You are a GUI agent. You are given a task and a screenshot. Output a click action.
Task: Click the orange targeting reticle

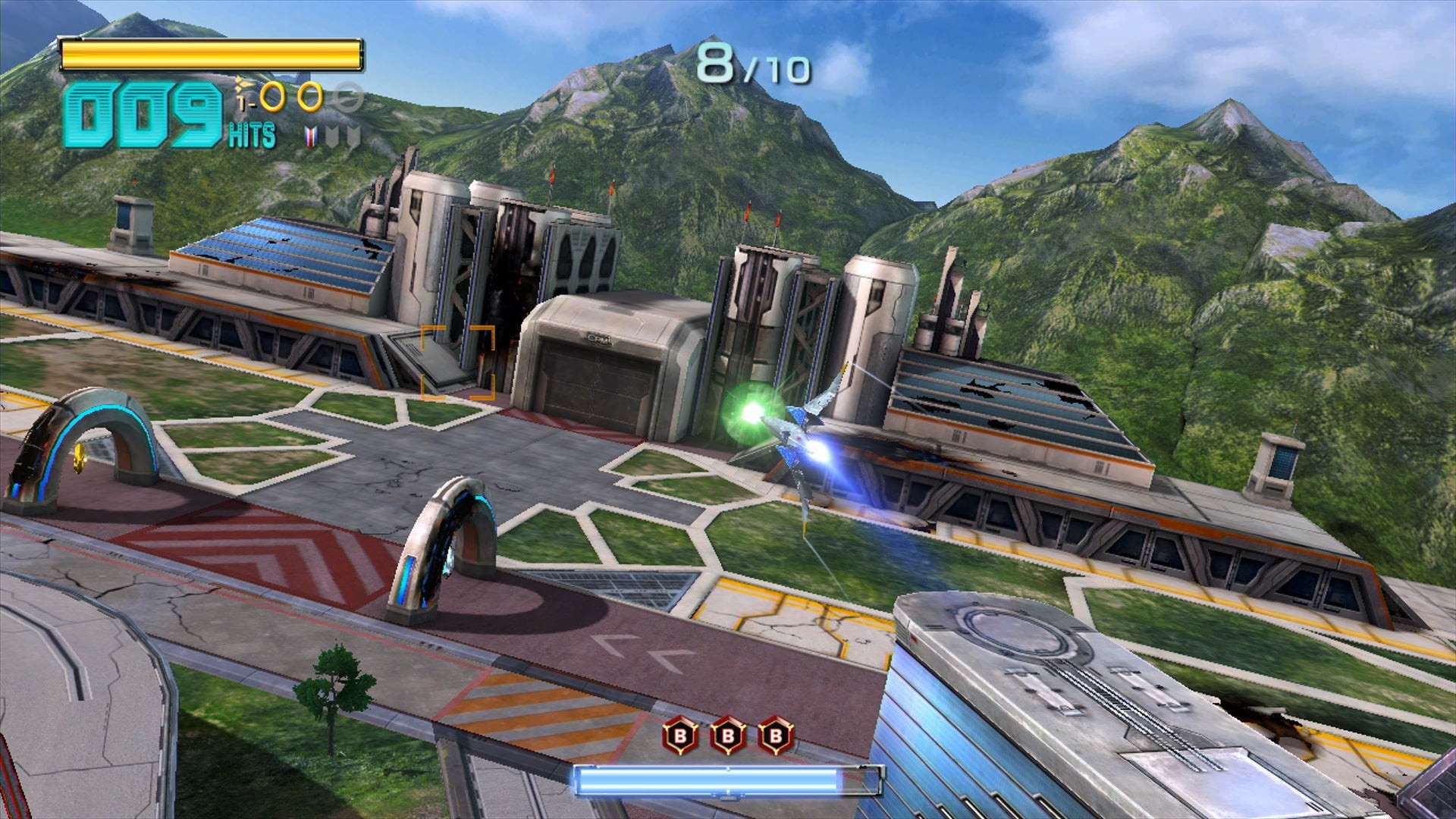pyautogui.click(x=457, y=362)
